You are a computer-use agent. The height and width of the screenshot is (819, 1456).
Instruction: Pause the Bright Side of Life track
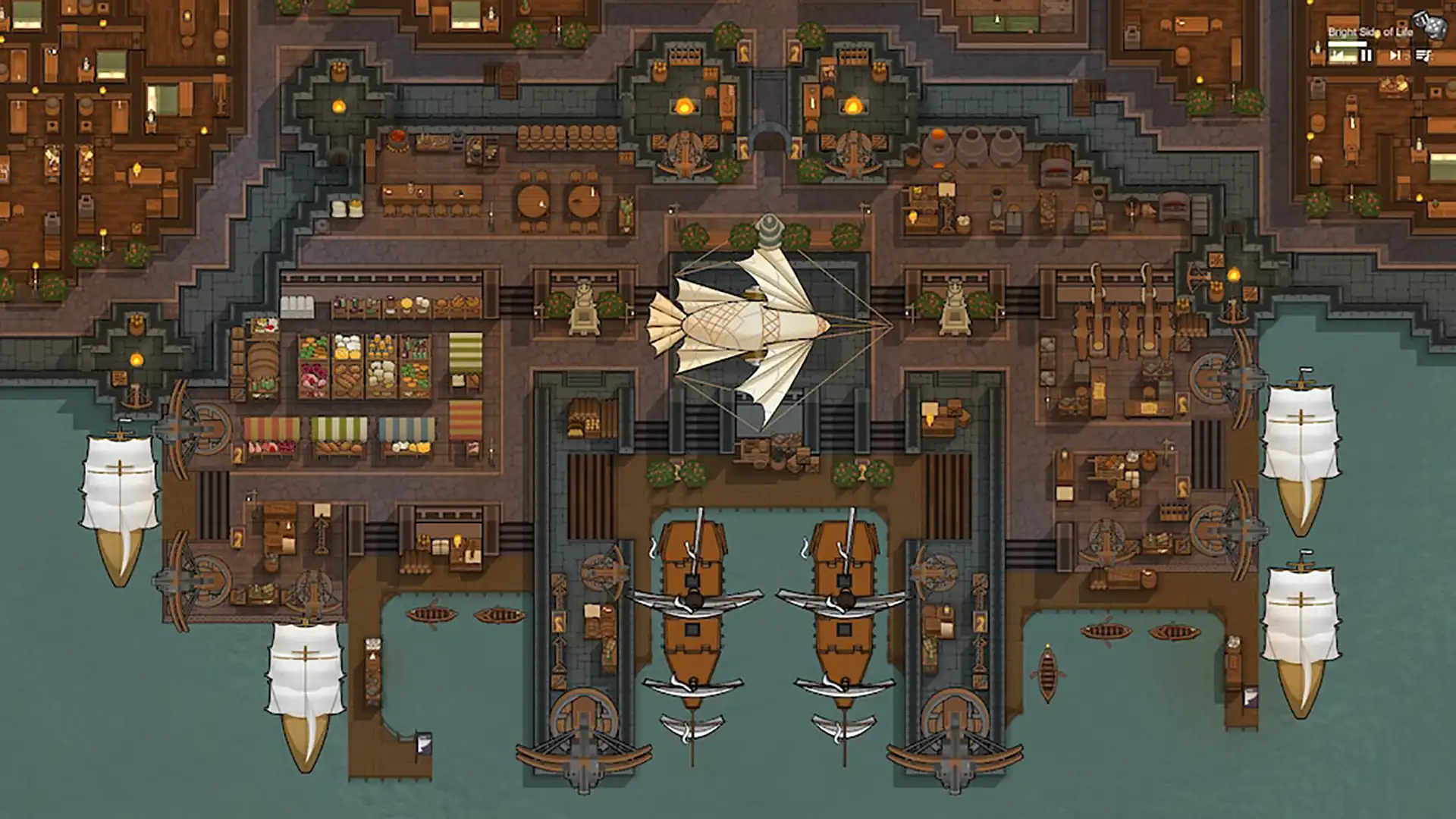point(1366,55)
